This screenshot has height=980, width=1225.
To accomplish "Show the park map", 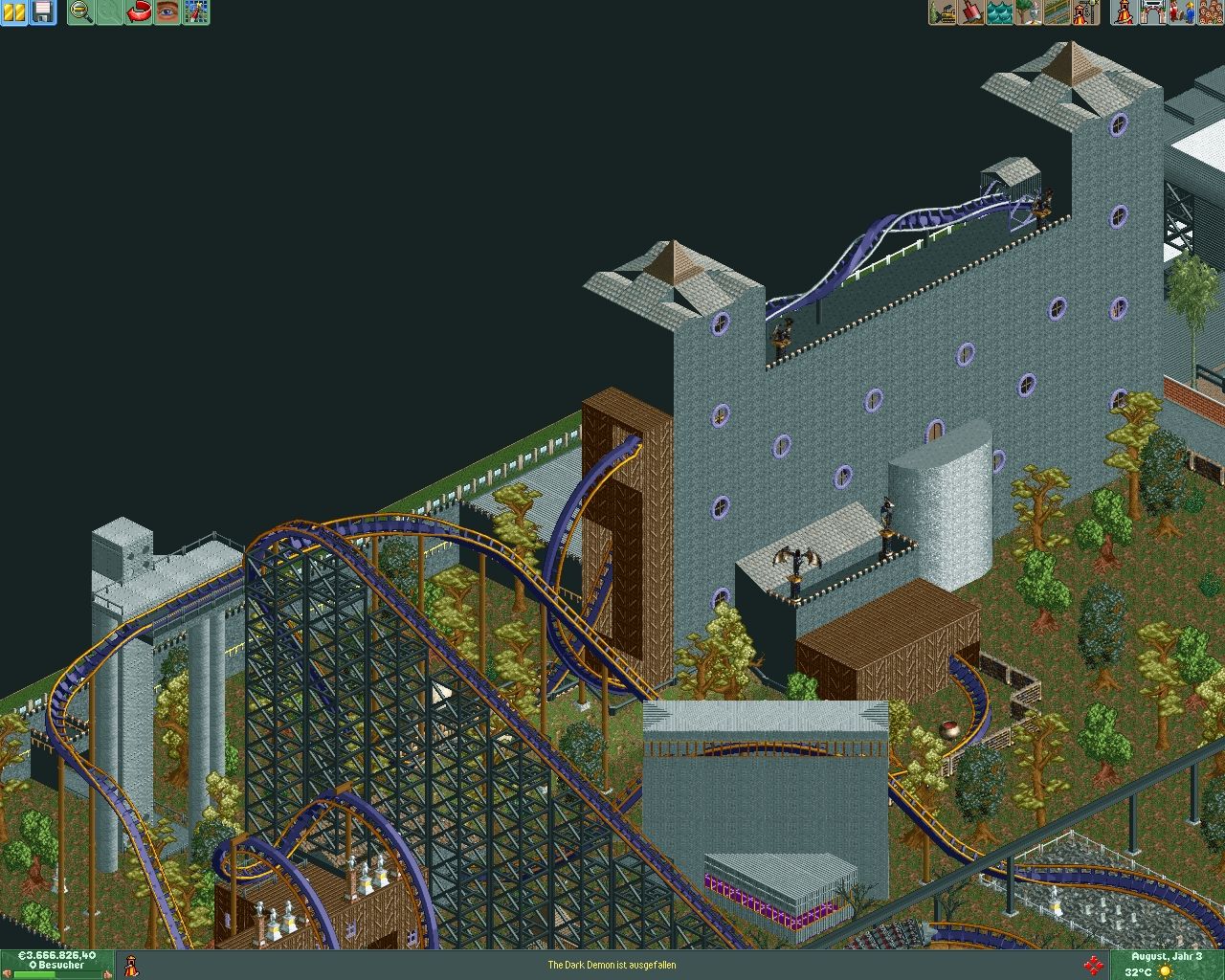I will point(196,12).
